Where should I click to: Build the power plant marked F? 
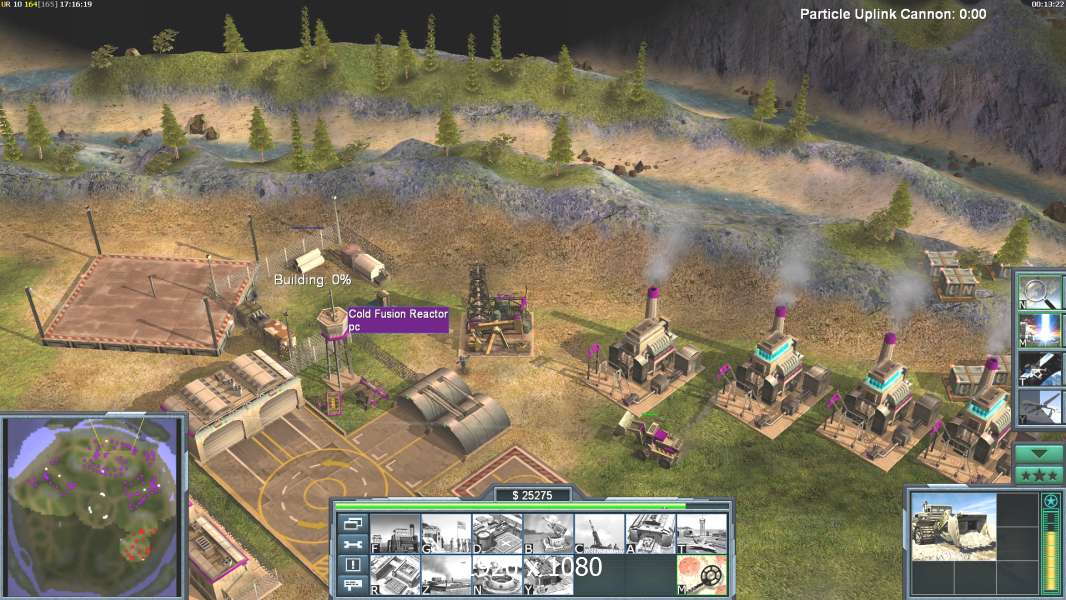pyautogui.click(x=395, y=533)
